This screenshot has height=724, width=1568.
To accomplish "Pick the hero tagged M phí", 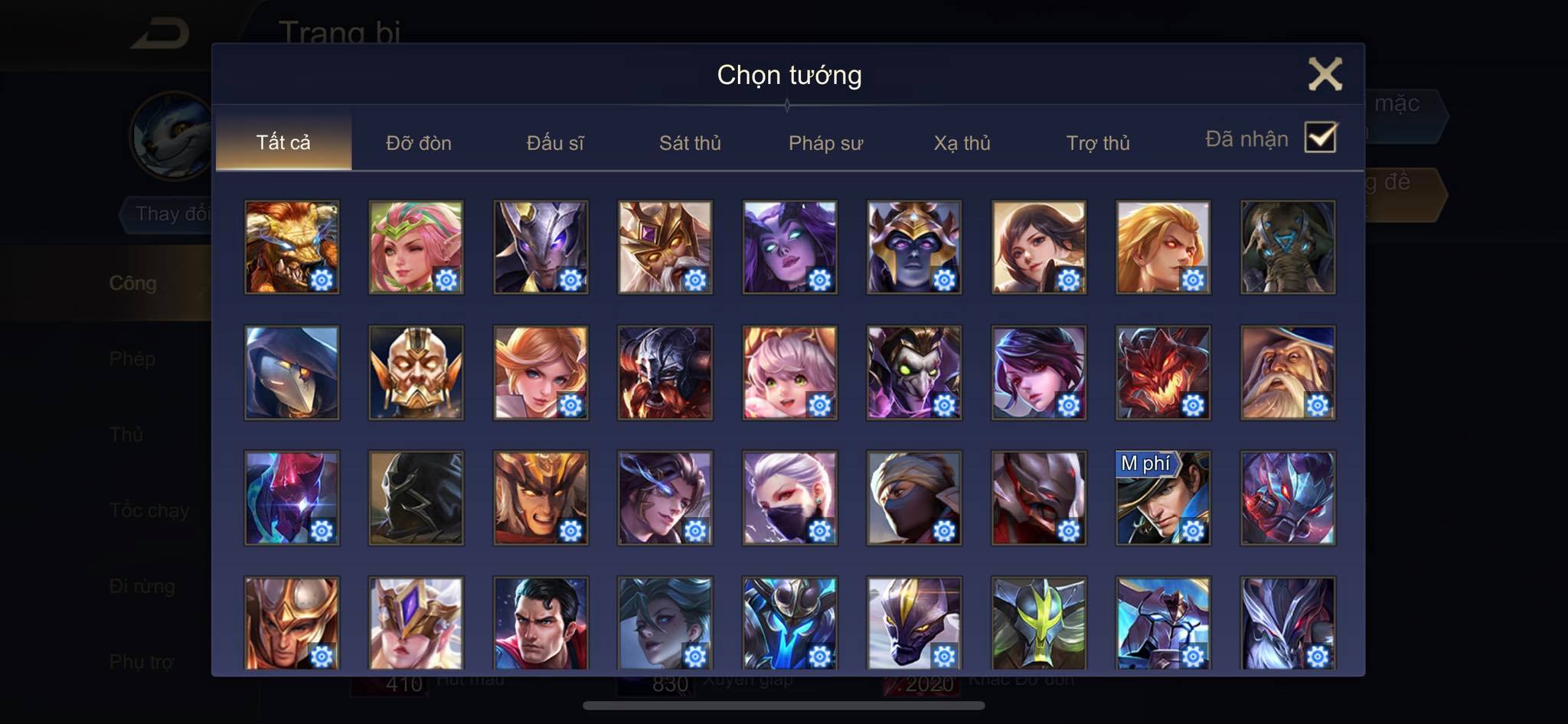I will (1163, 497).
